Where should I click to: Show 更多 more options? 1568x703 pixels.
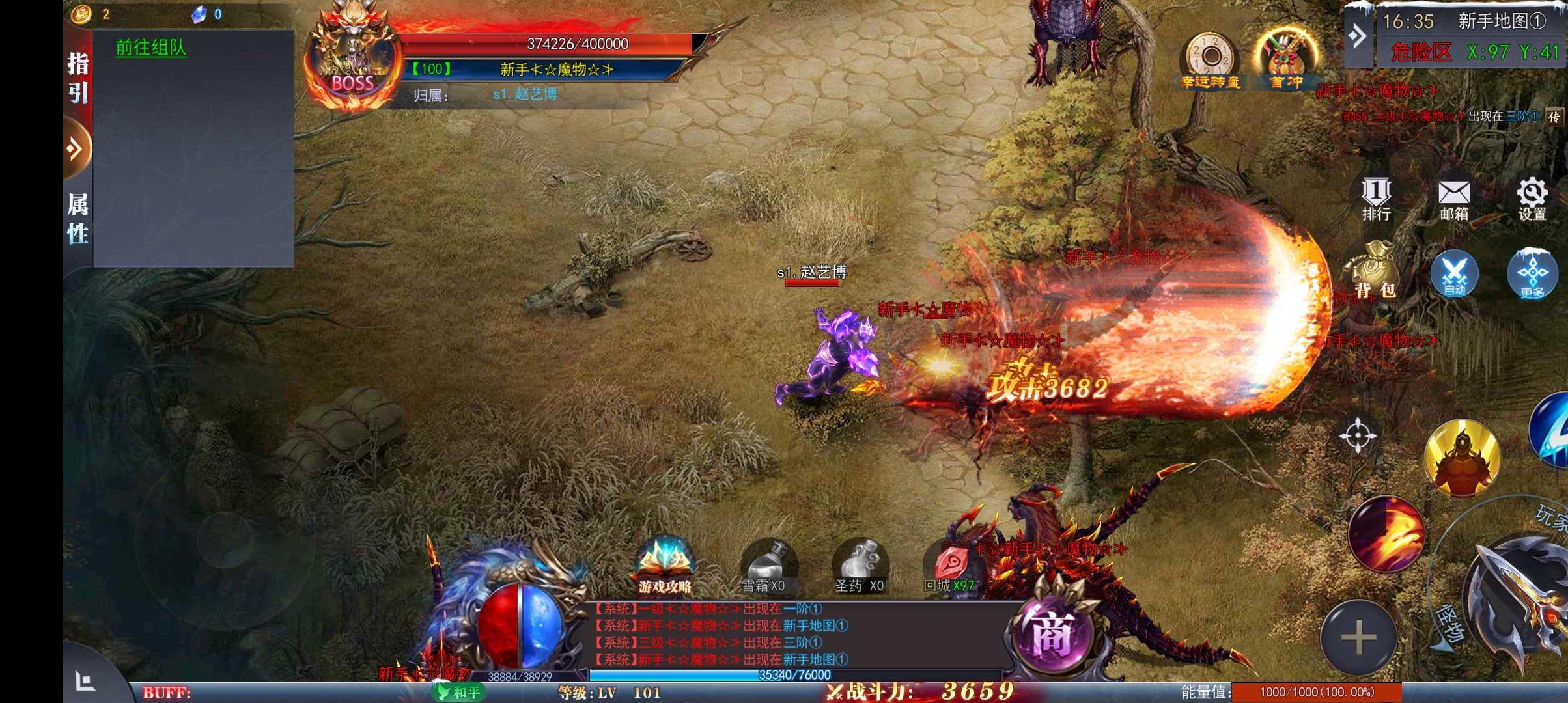click(x=1532, y=273)
